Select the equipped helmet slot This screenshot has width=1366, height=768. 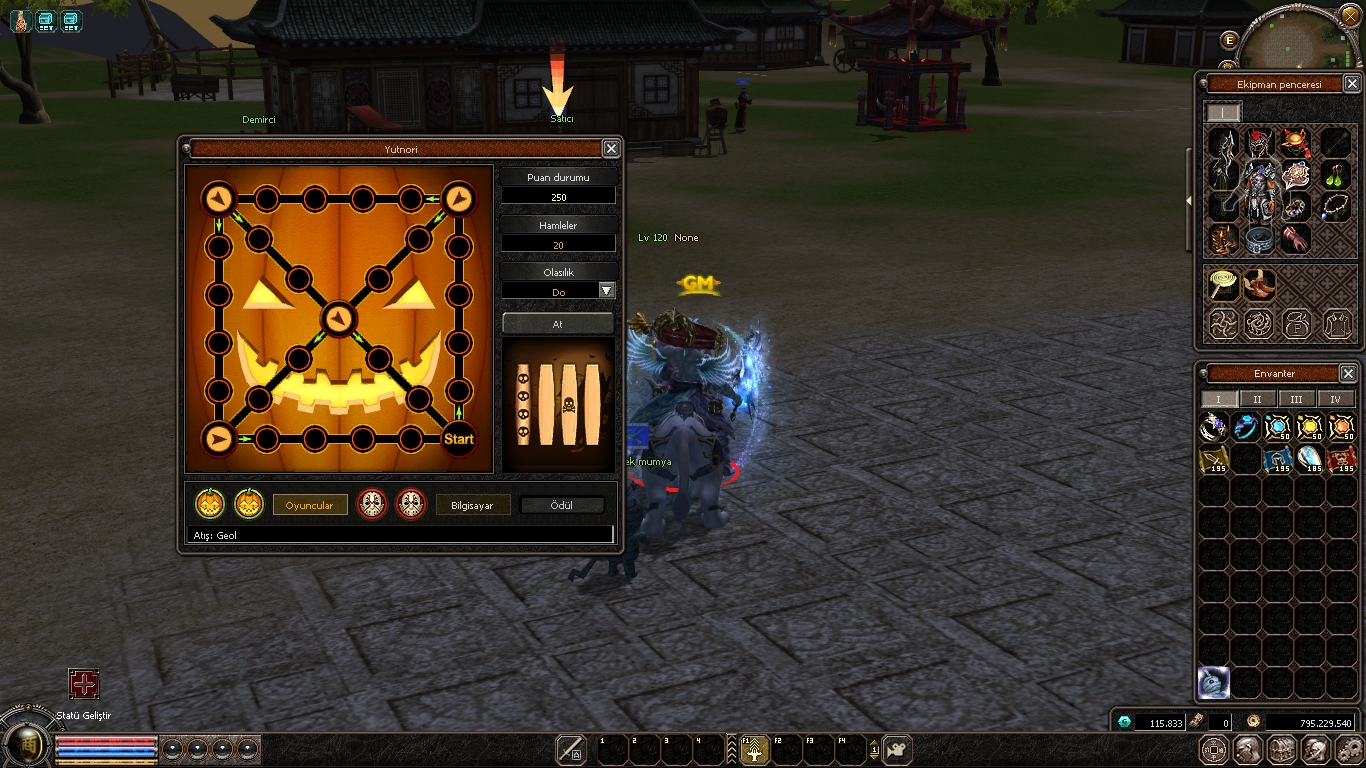[1259, 143]
